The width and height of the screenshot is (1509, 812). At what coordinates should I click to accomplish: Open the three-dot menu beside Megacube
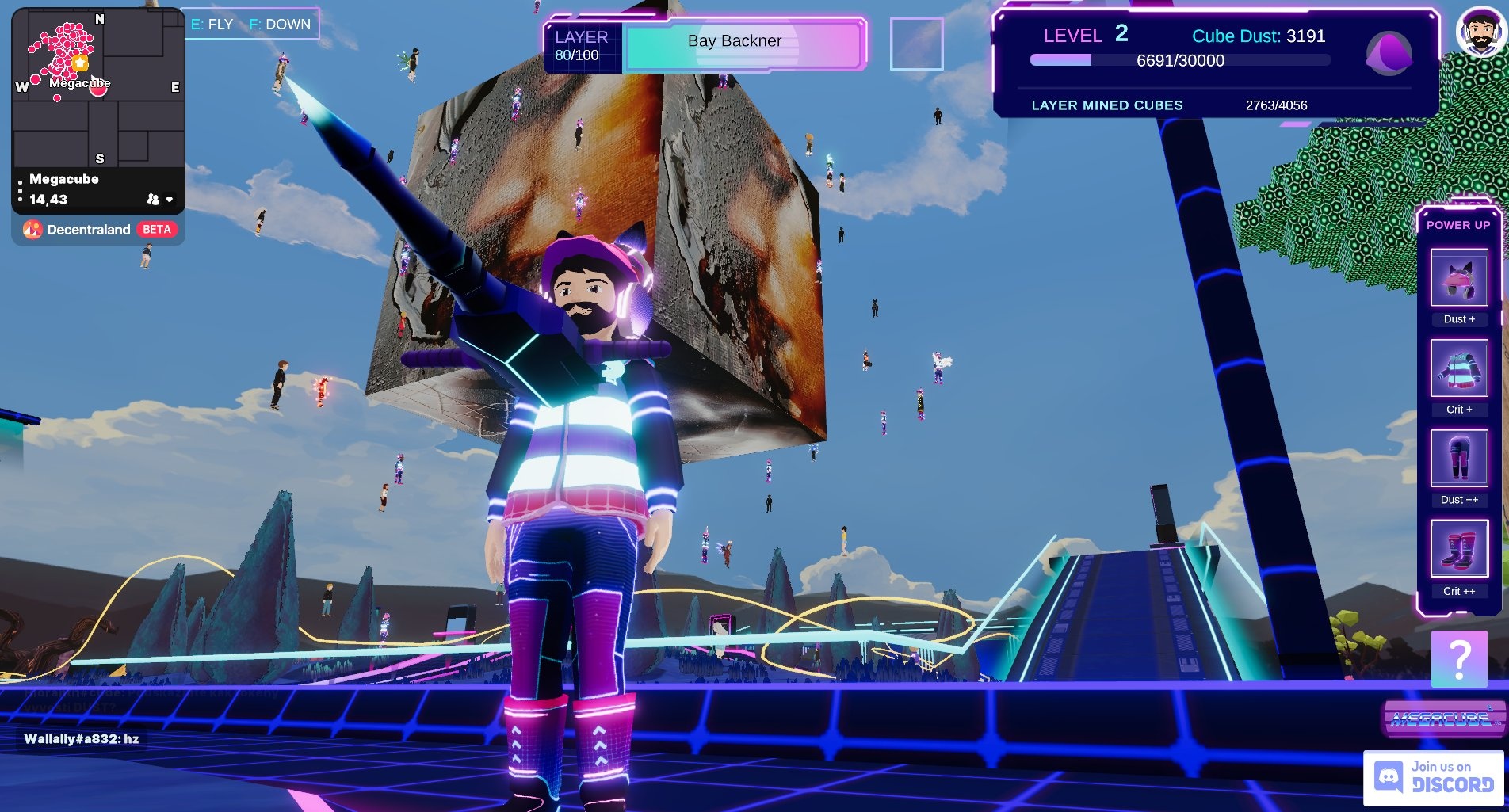point(20,190)
